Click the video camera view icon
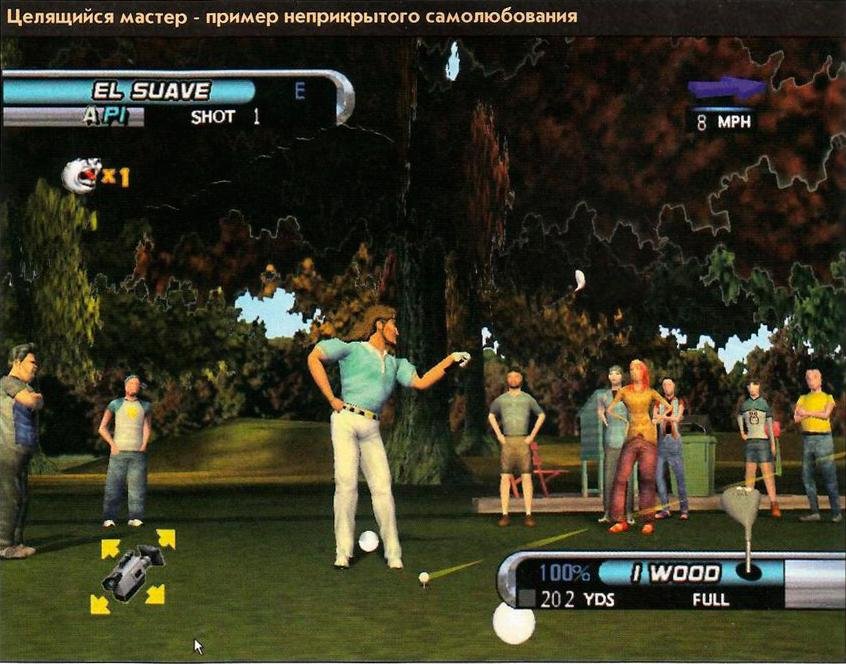Image resolution: width=846 pixels, height=664 pixels. pos(132,572)
